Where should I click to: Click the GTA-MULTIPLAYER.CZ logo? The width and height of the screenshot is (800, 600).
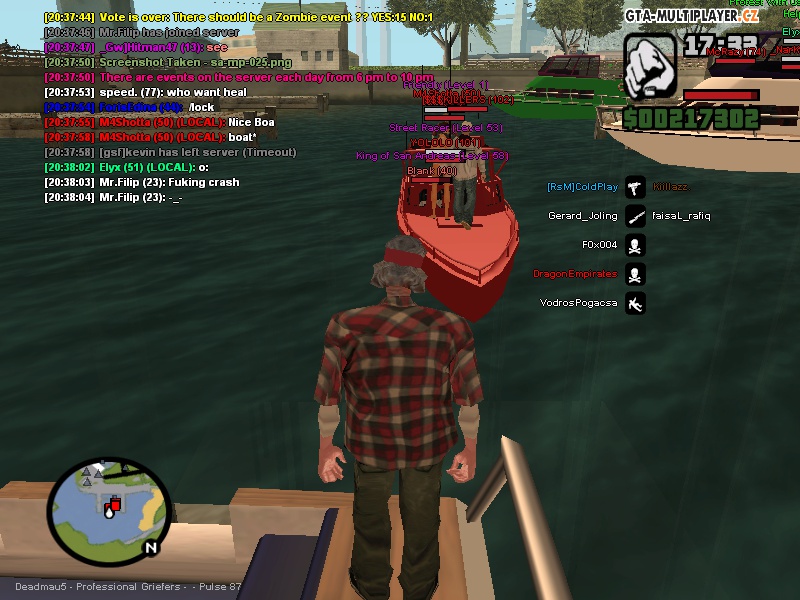[692, 15]
